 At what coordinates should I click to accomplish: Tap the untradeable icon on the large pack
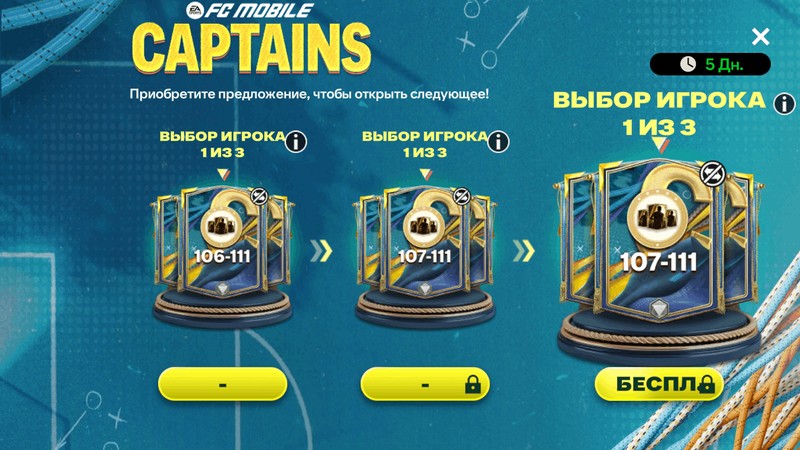point(712,173)
